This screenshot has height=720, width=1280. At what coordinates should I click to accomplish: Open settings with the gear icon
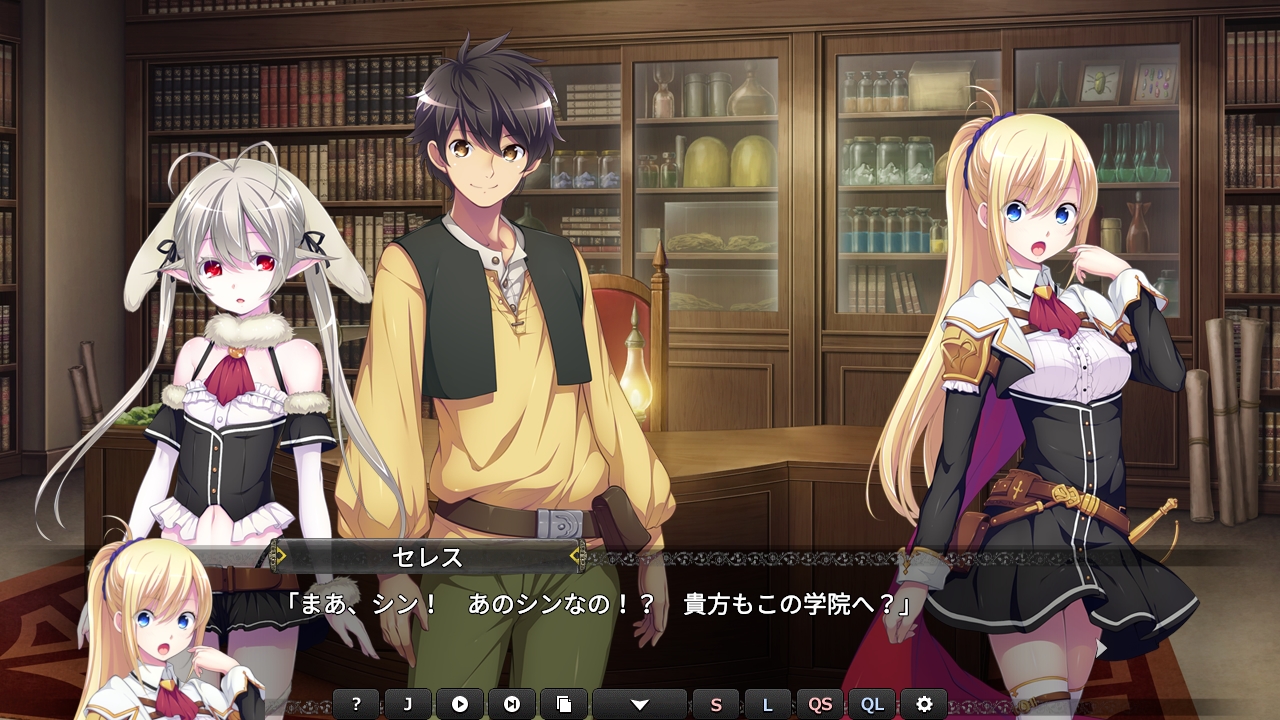924,704
